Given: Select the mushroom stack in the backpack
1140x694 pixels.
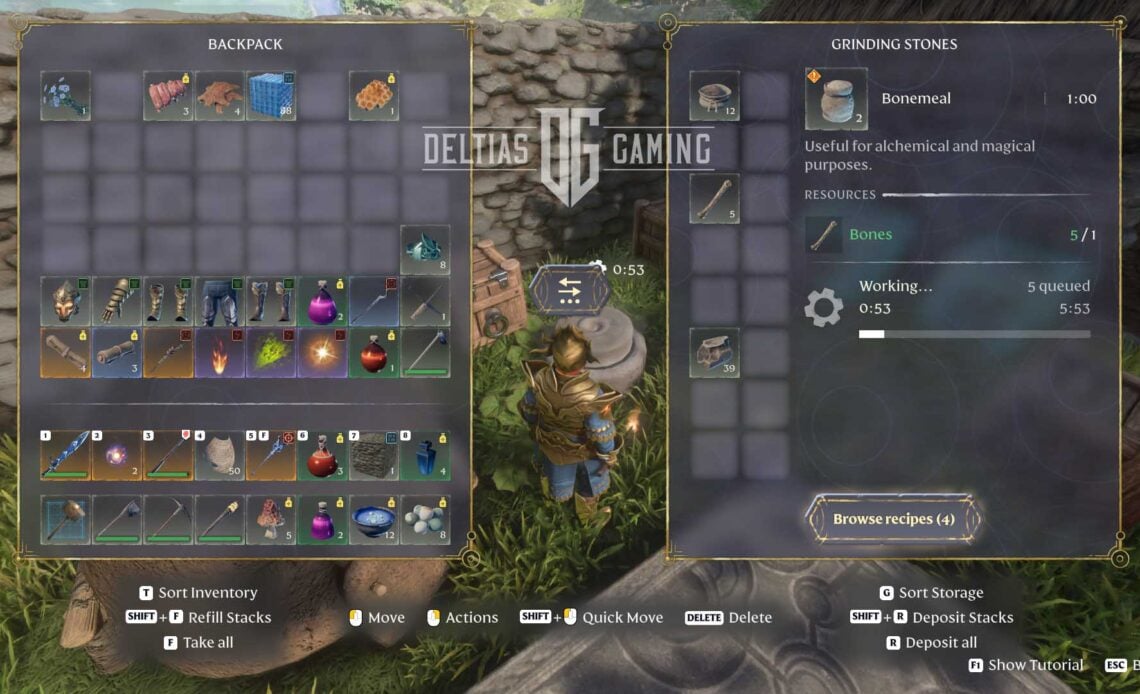Looking at the screenshot, I should (271, 520).
